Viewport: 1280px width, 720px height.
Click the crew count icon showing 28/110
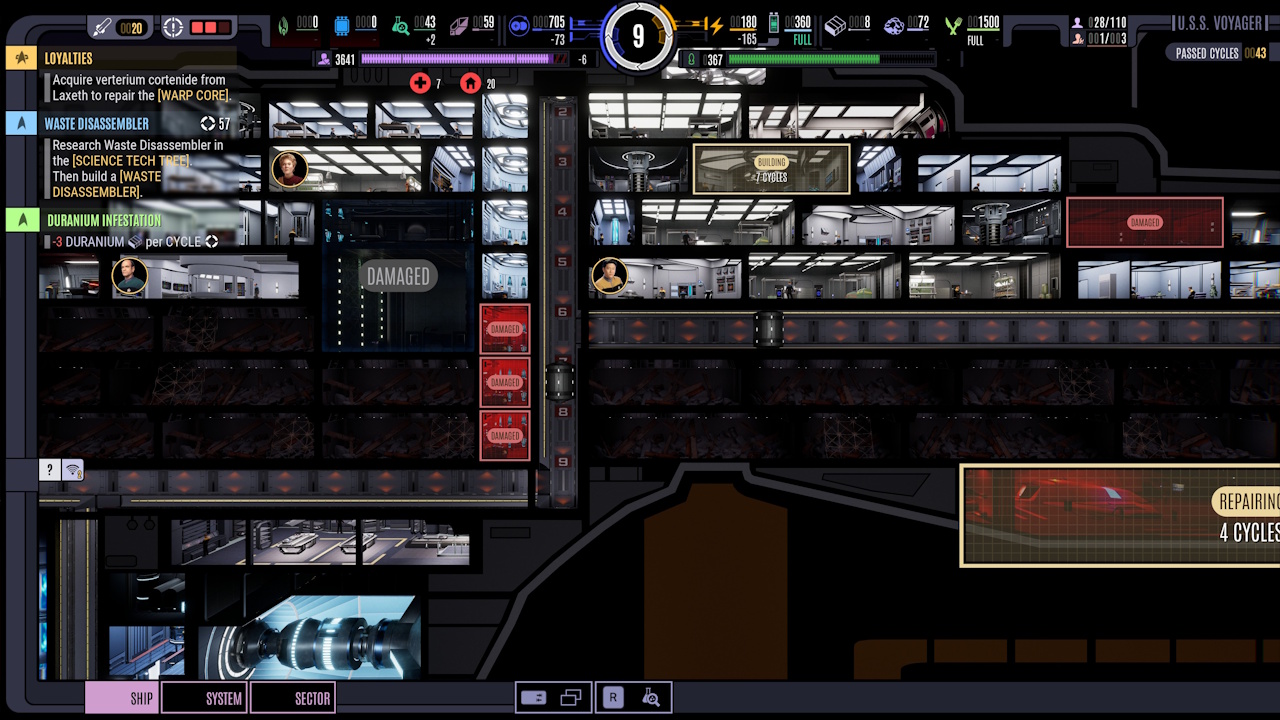pyautogui.click(x=1078, y=21)
